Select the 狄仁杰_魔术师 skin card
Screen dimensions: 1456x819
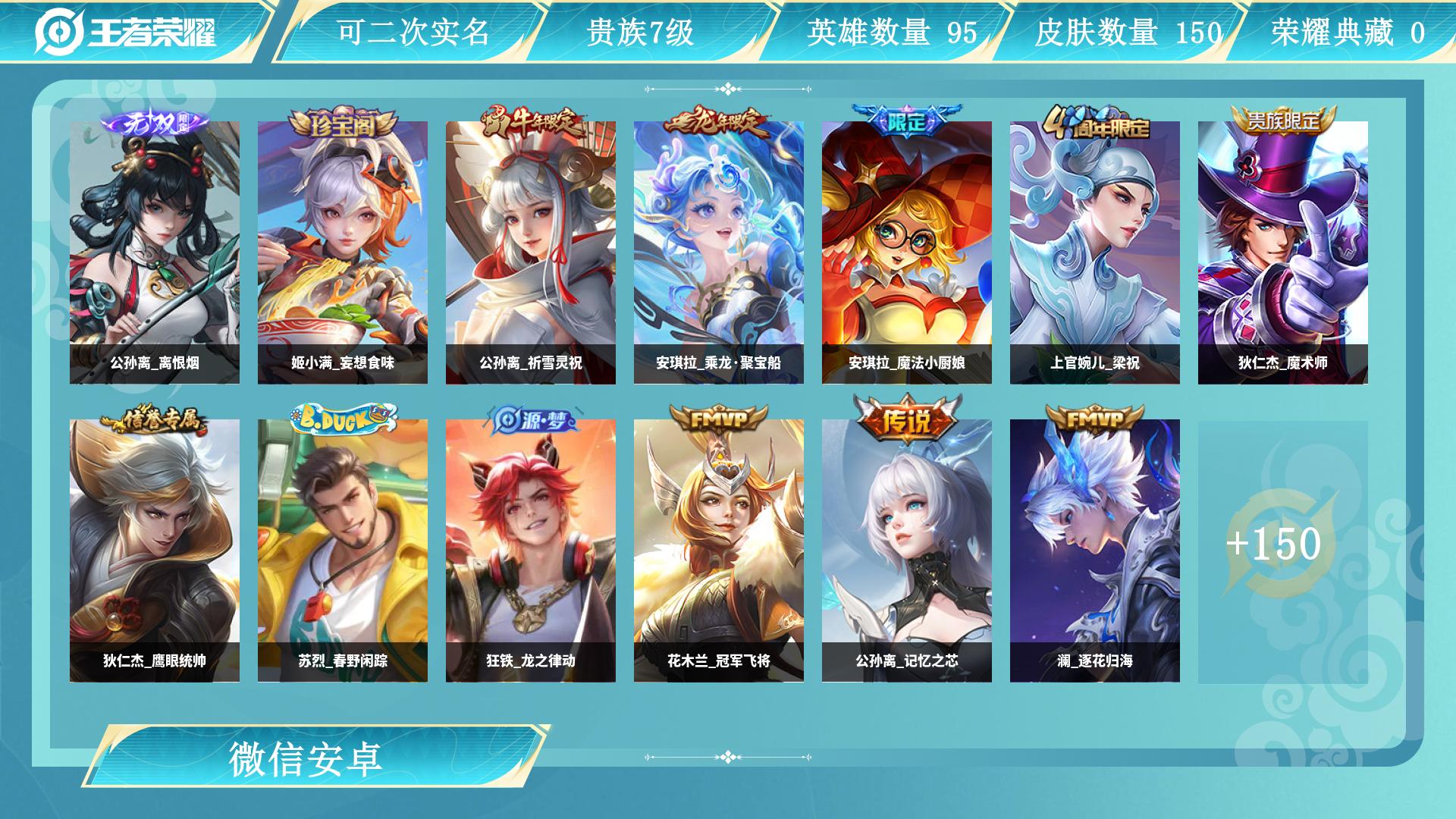click(1283, 253)
